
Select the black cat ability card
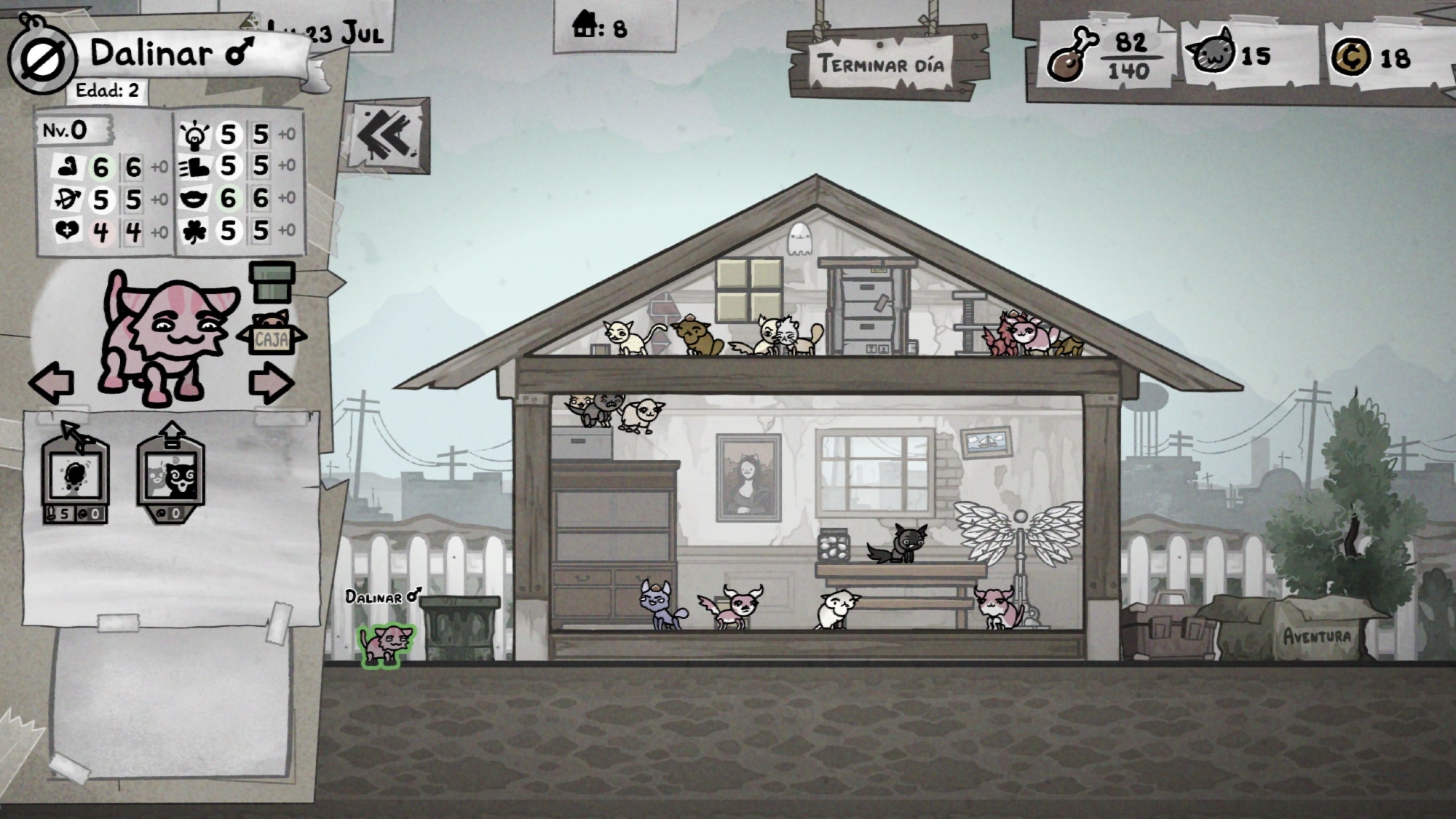[x=171, y=473]
